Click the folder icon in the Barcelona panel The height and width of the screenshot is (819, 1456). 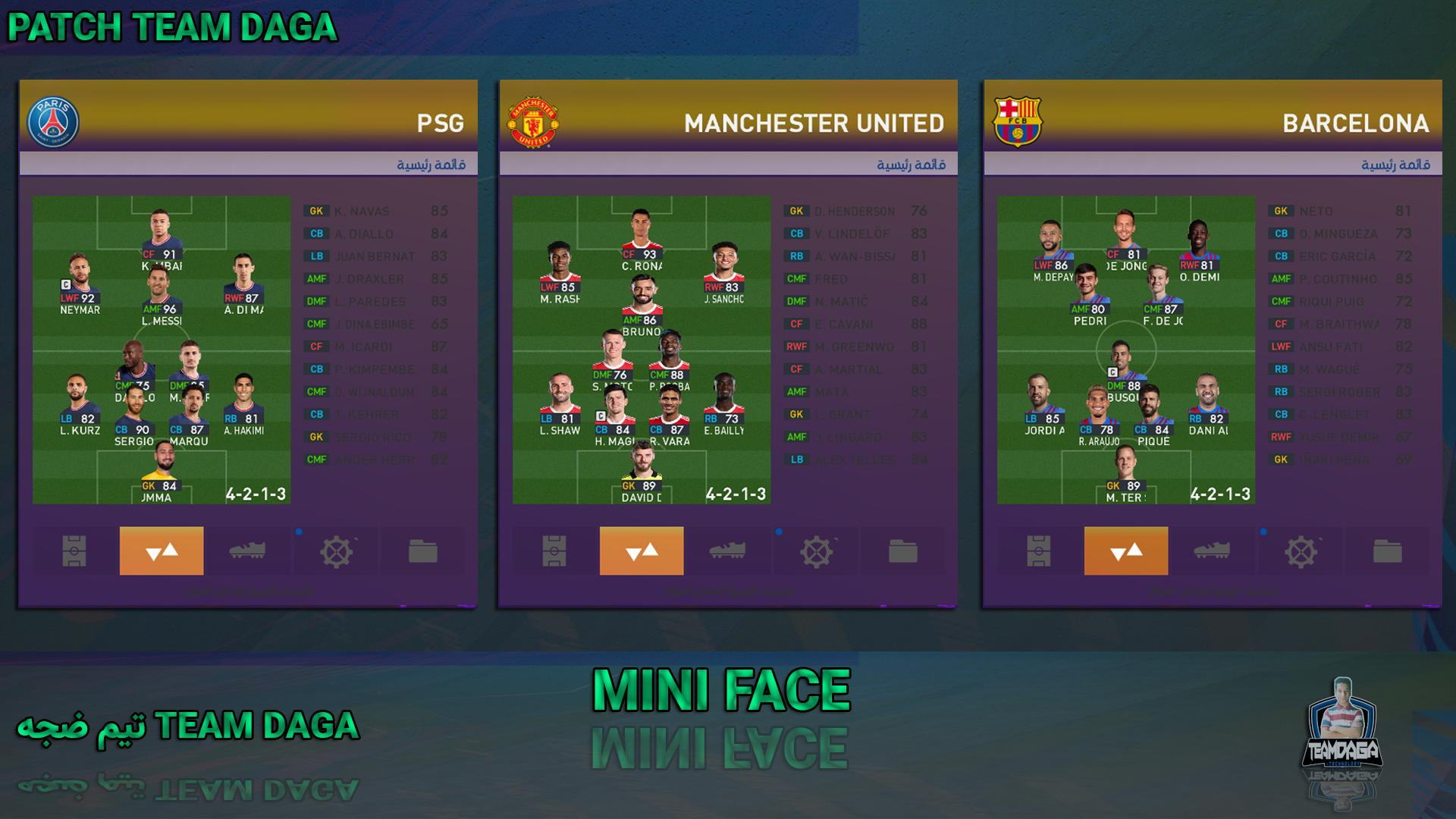pyautogui.click(x=1387, y=551)
